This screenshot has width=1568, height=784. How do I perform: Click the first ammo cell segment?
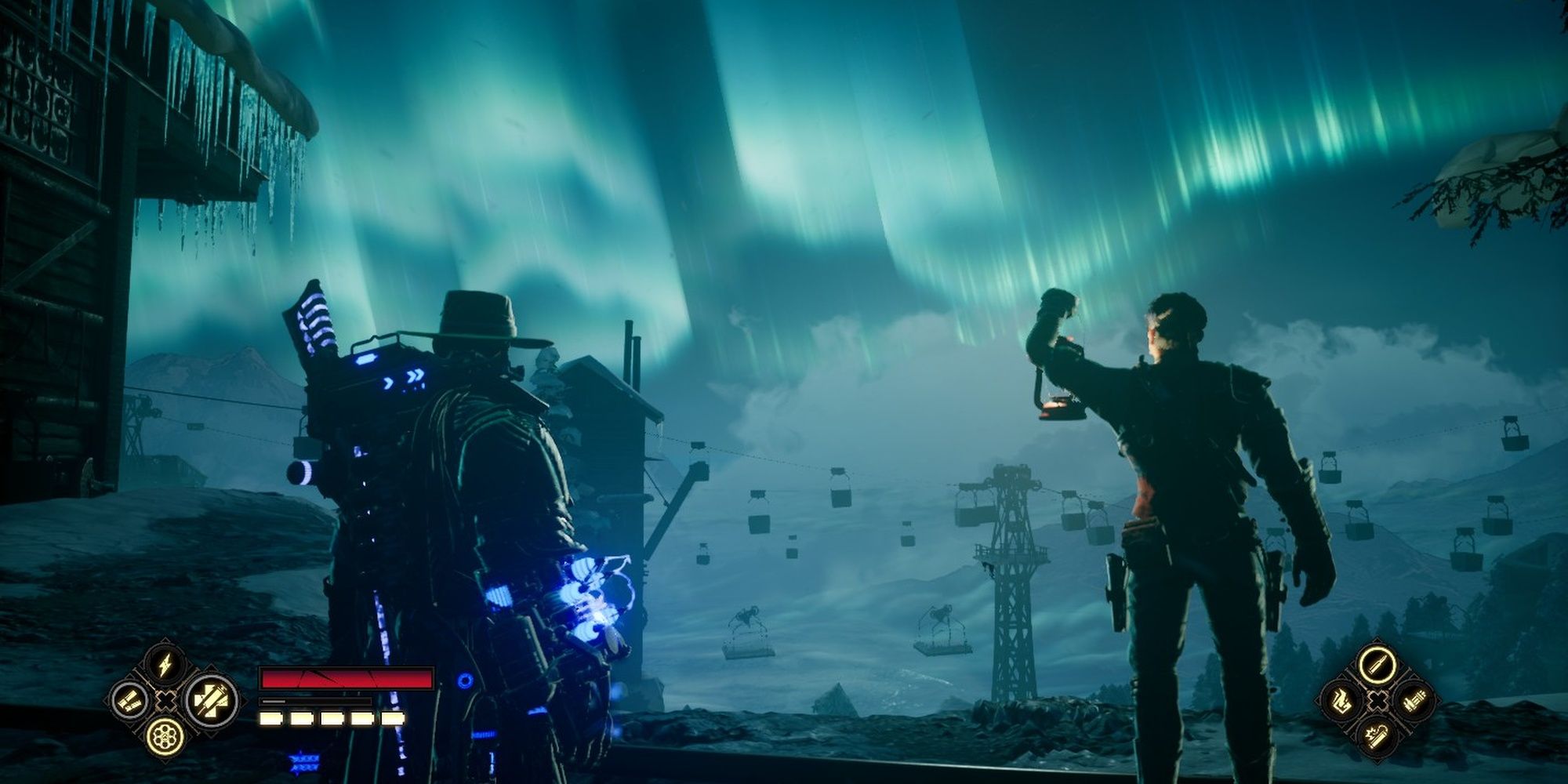tap(271, 718)
